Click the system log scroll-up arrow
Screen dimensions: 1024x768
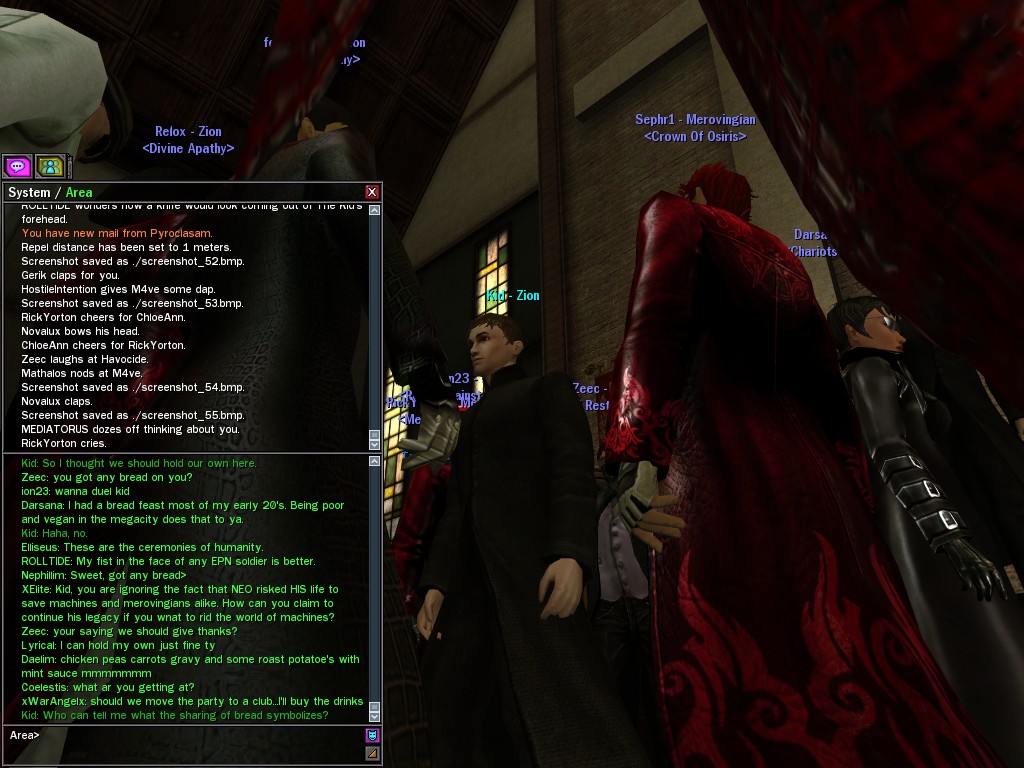point(375,210)
